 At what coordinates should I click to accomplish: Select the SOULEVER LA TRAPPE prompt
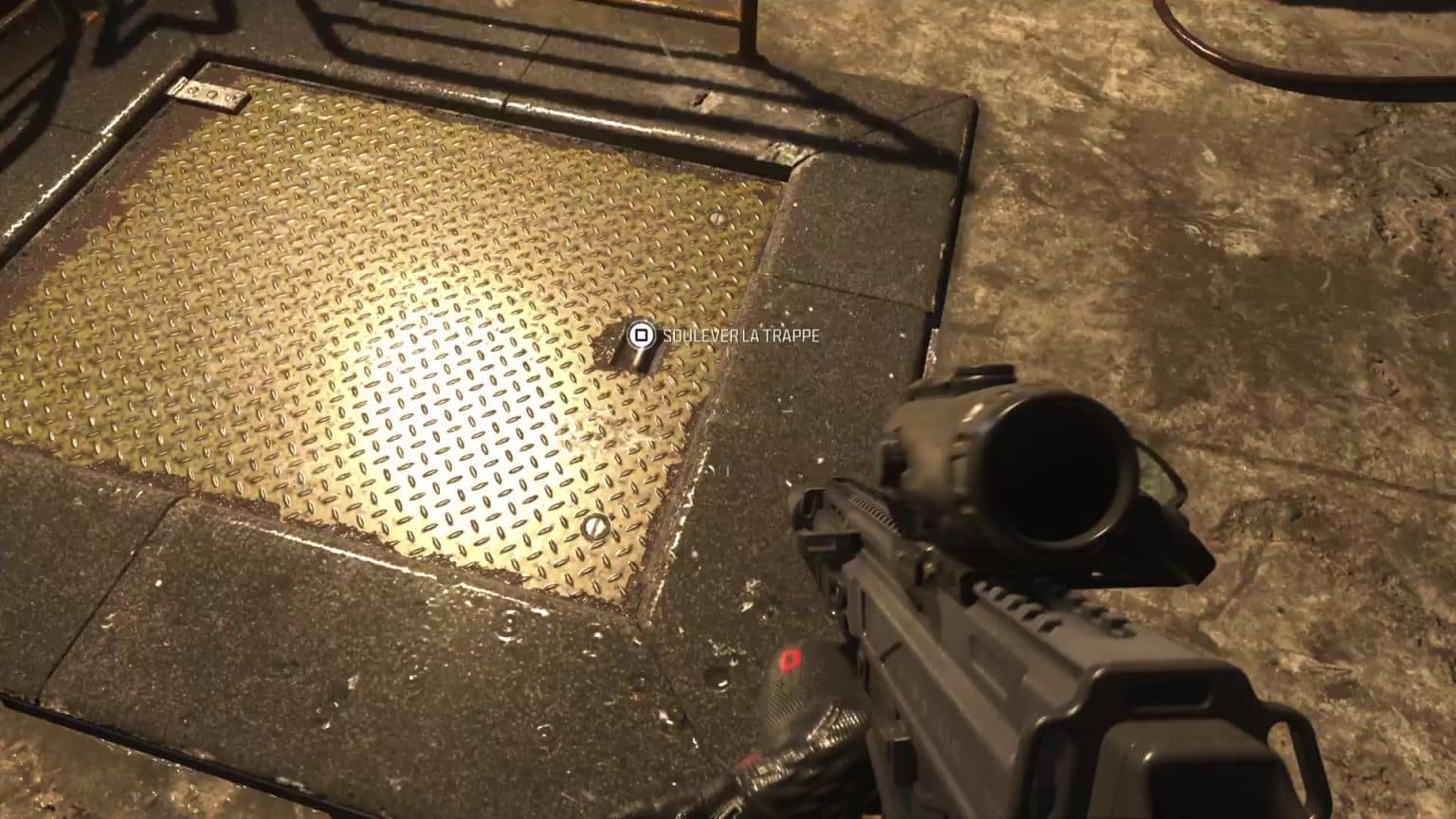tap(744, 336)
